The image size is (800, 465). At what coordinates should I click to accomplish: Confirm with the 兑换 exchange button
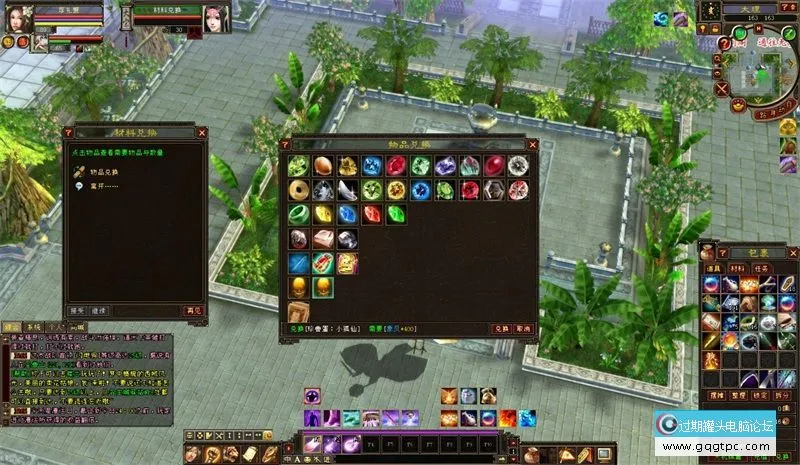click(501, 328)
